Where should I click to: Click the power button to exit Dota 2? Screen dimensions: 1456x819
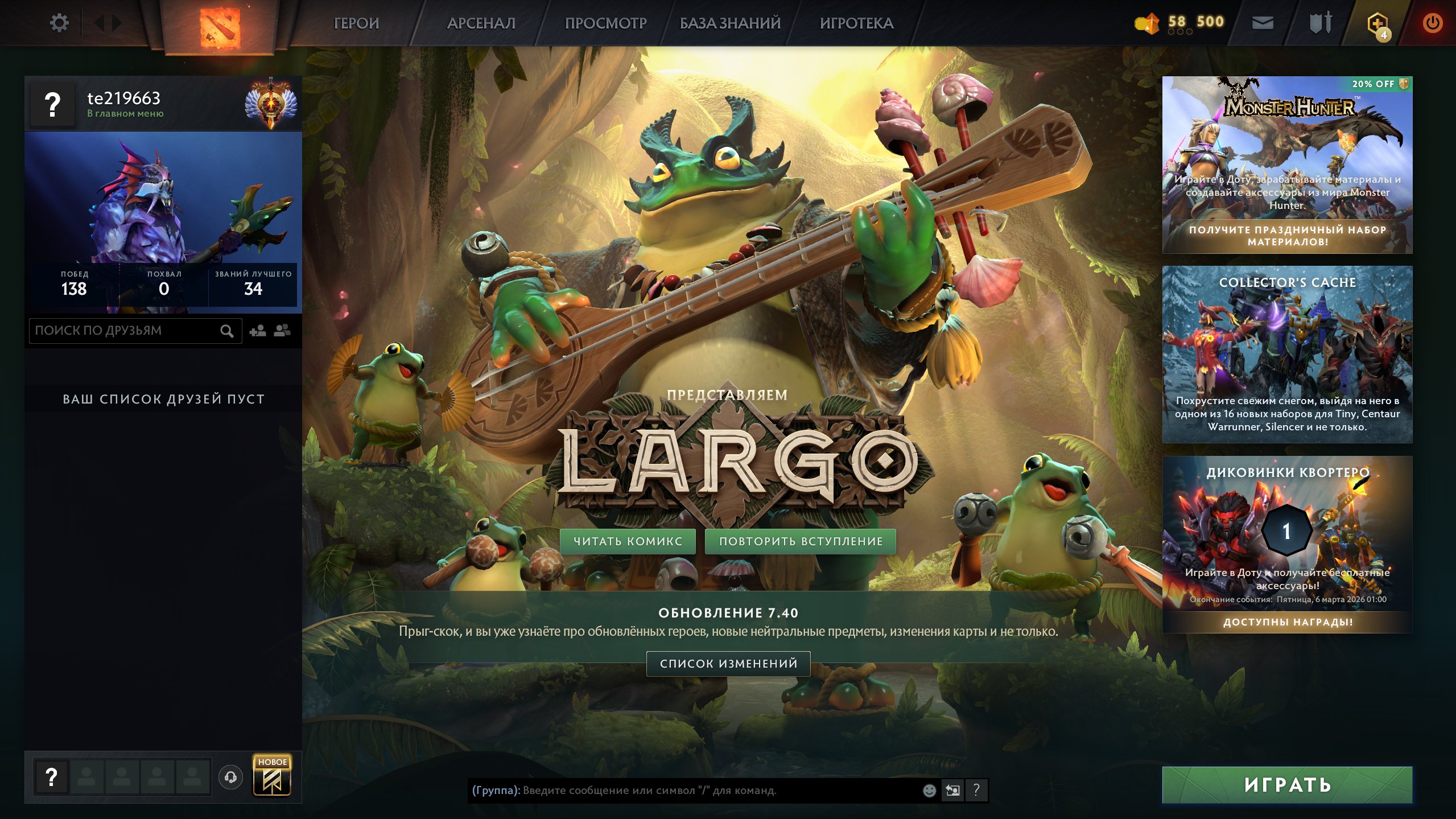click(1433, 23)
